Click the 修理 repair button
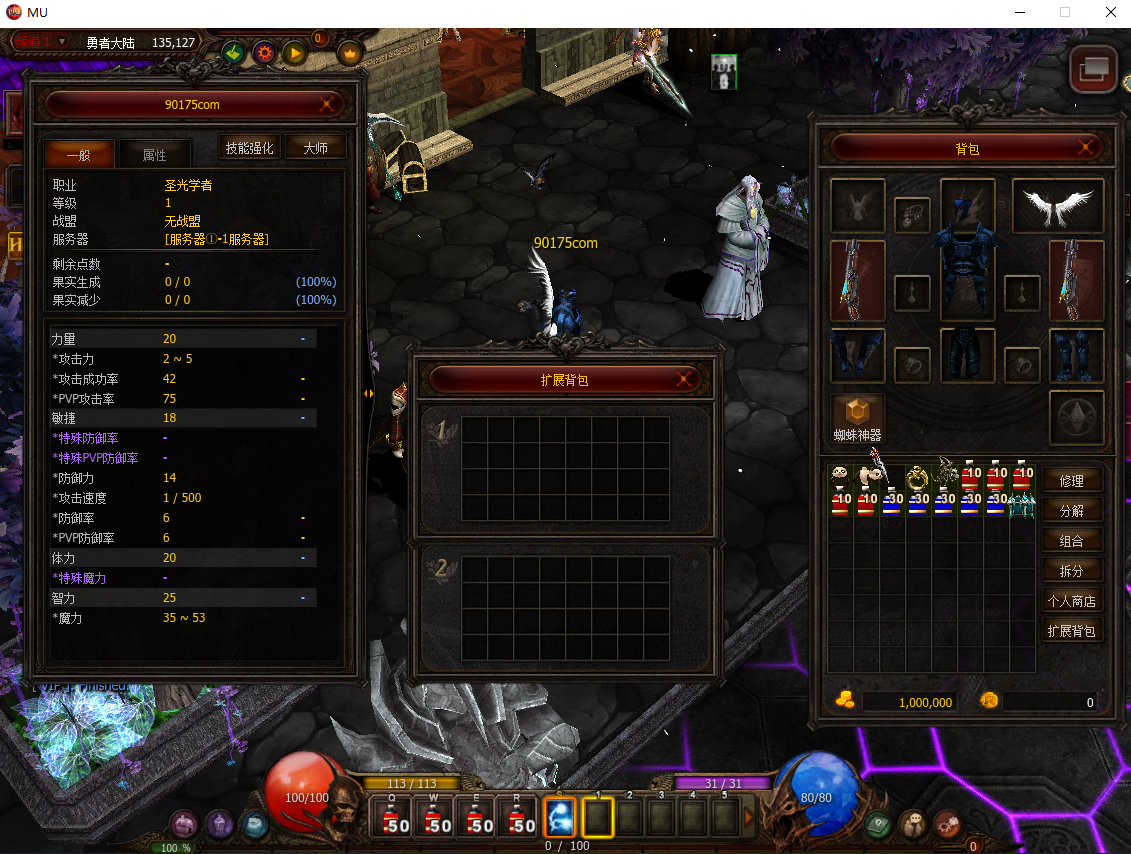The image size is (1131, 854). (1072, 481)
